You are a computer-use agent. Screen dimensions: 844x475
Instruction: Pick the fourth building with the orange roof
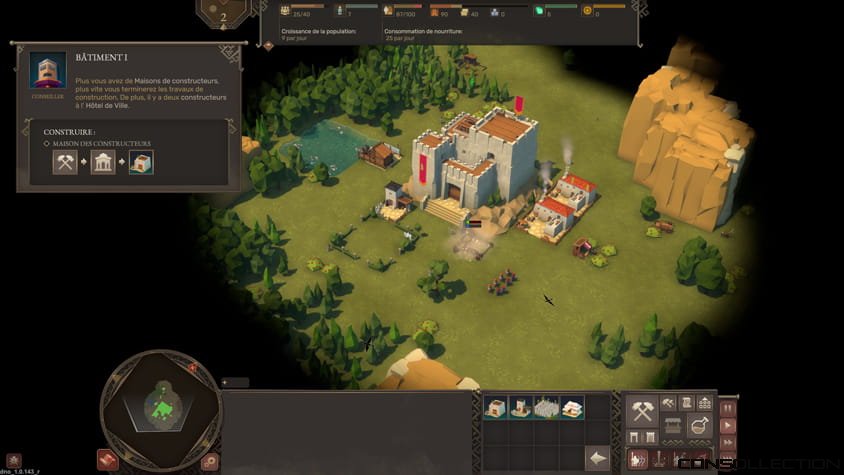(x=572, y=407)
